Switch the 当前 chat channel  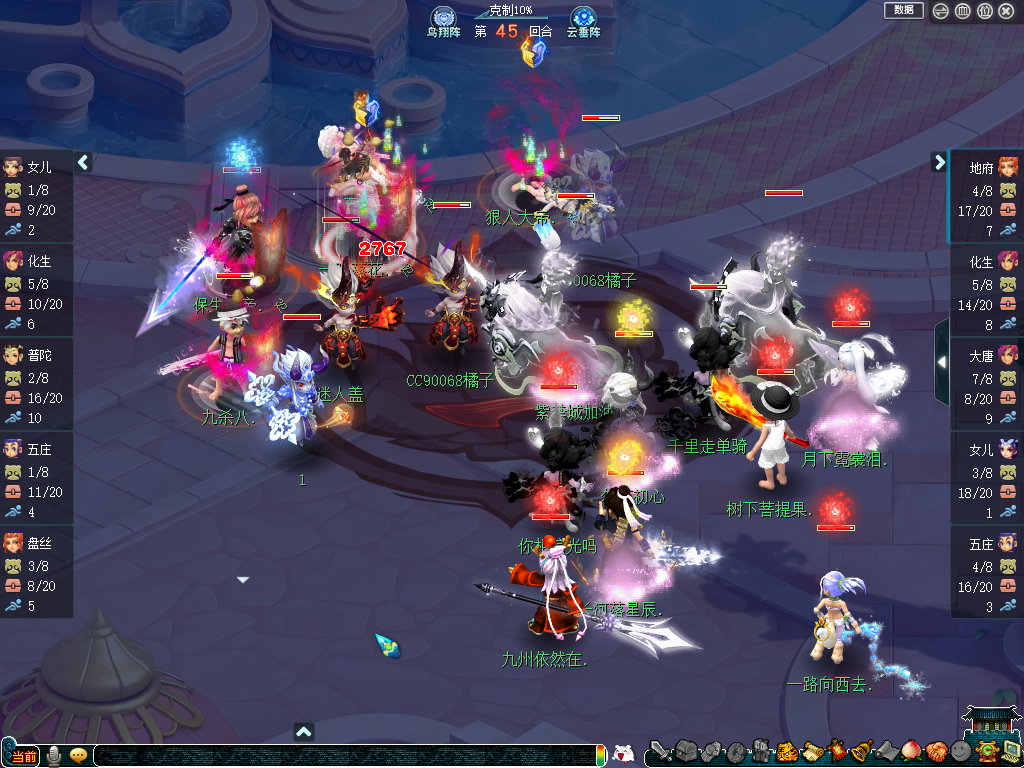tap(24, 756)
